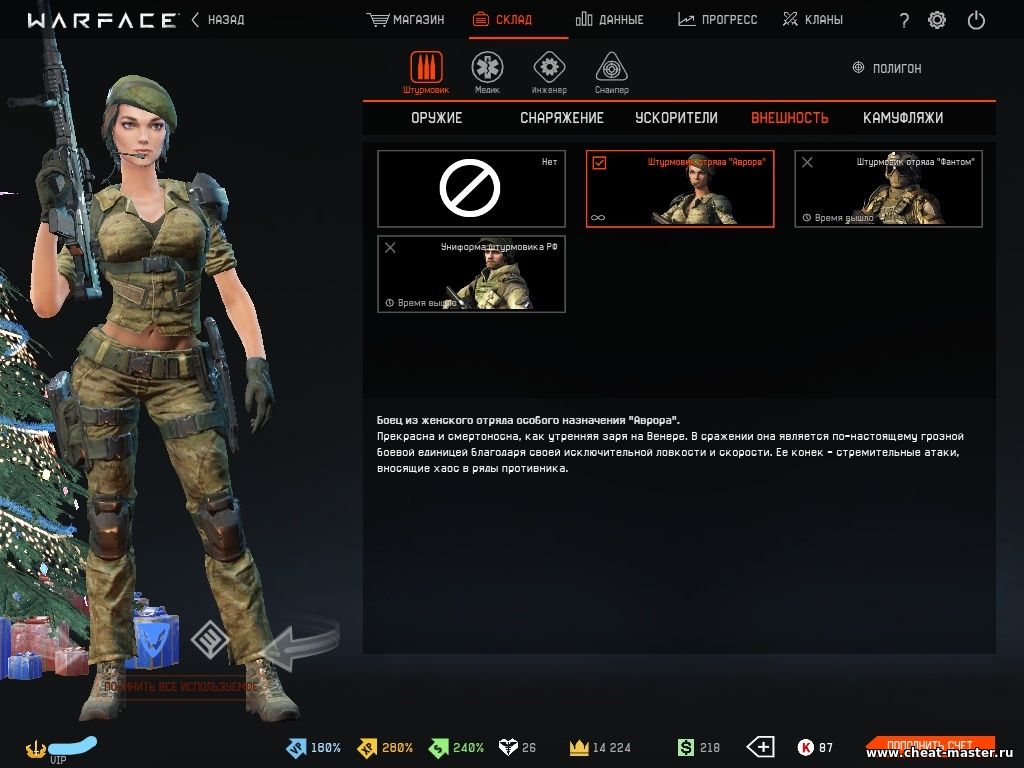Select the Снайпер class
The image size is (1024, 768).
click(x=612, y=72)
